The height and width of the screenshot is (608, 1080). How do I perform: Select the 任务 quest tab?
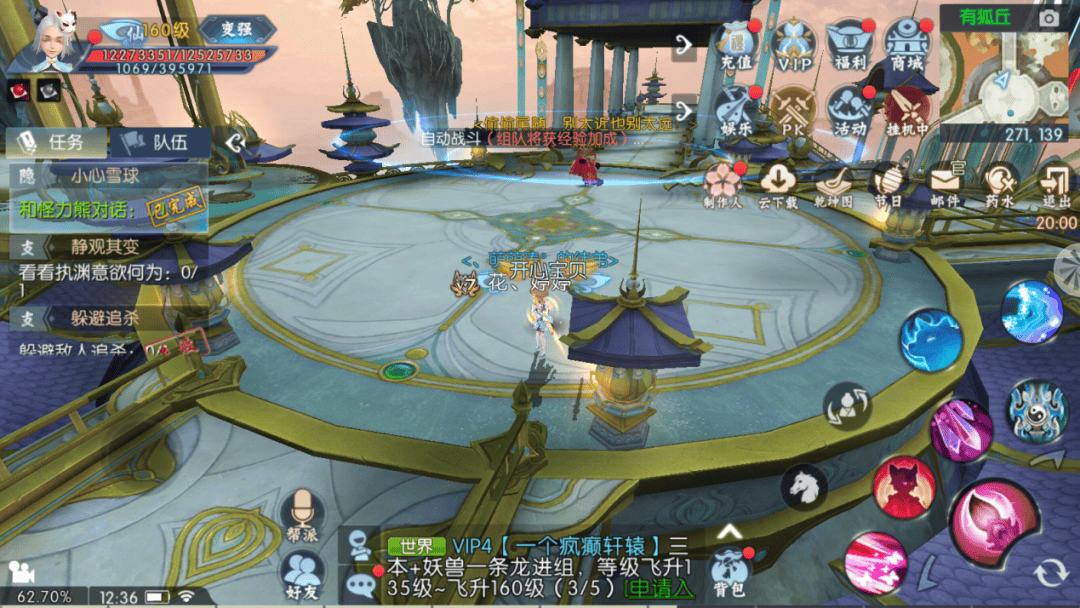55,142
